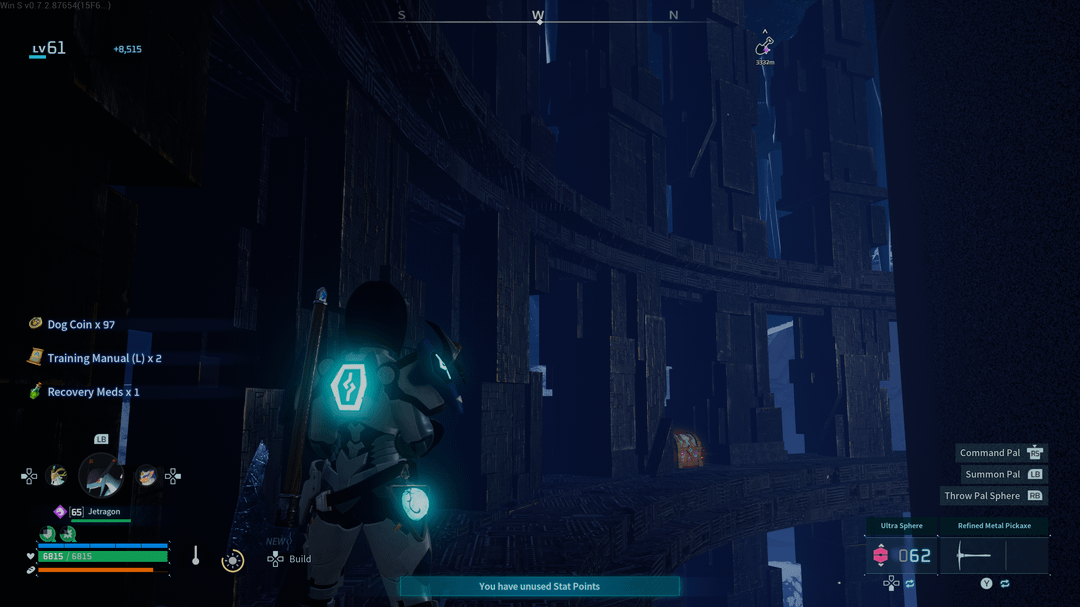The height and width of the screenshot is (607, 1080).
Task: Choose the pale horned pal portrait left of Jetragon
Action: pyautogui.click(x=59, y=476)
